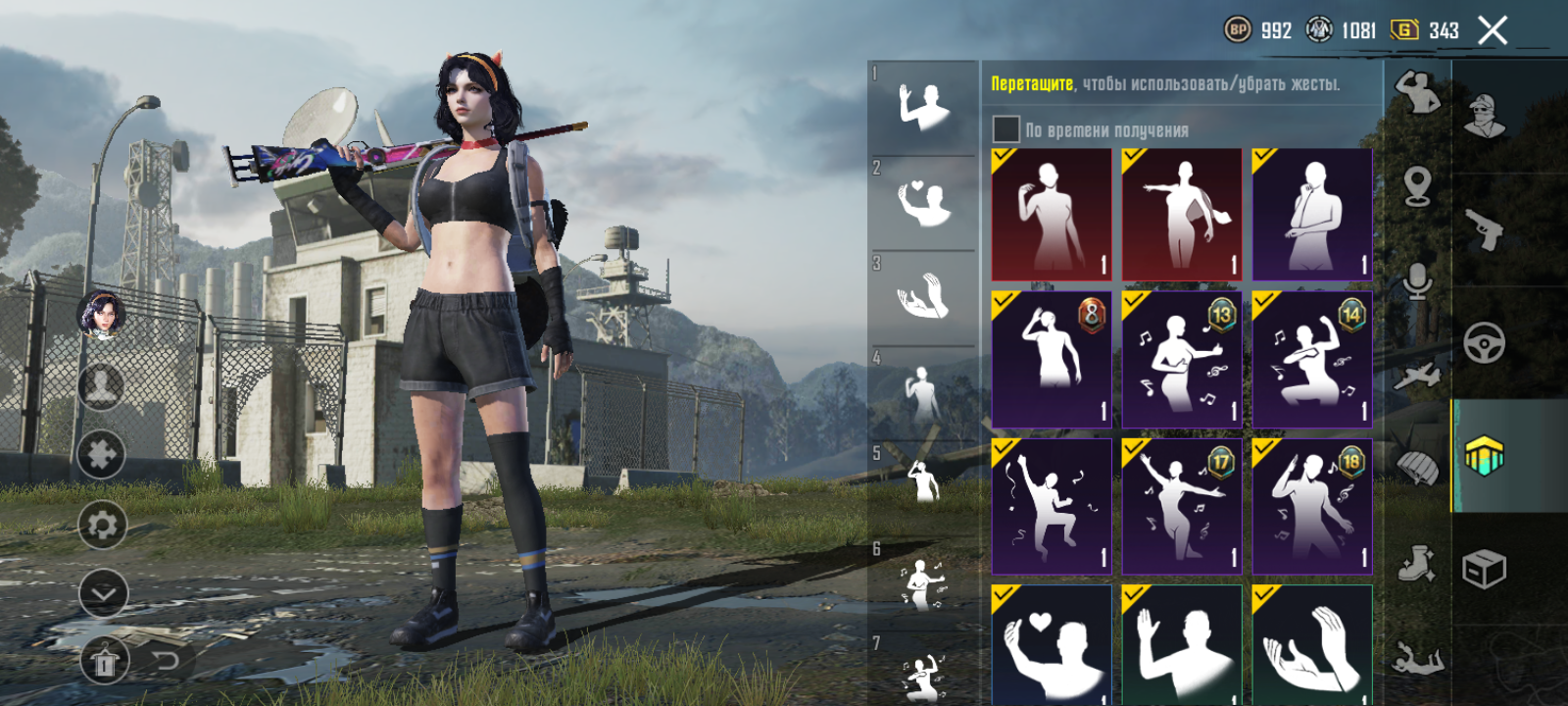Open the parachute category tab
This screenshot has width=1568, height=706.
point(1417,469)
